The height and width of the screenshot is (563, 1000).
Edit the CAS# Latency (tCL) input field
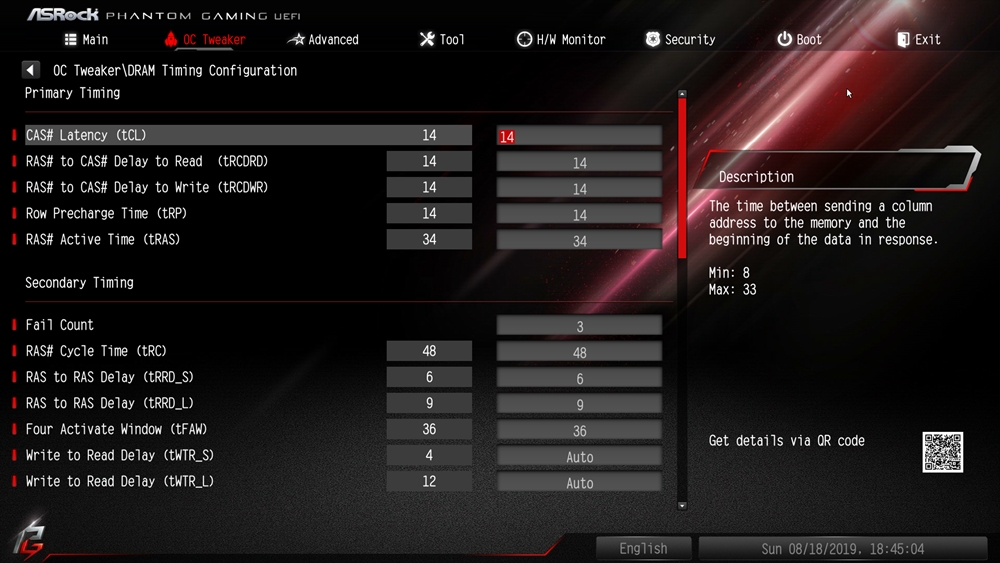pos(579,136)
